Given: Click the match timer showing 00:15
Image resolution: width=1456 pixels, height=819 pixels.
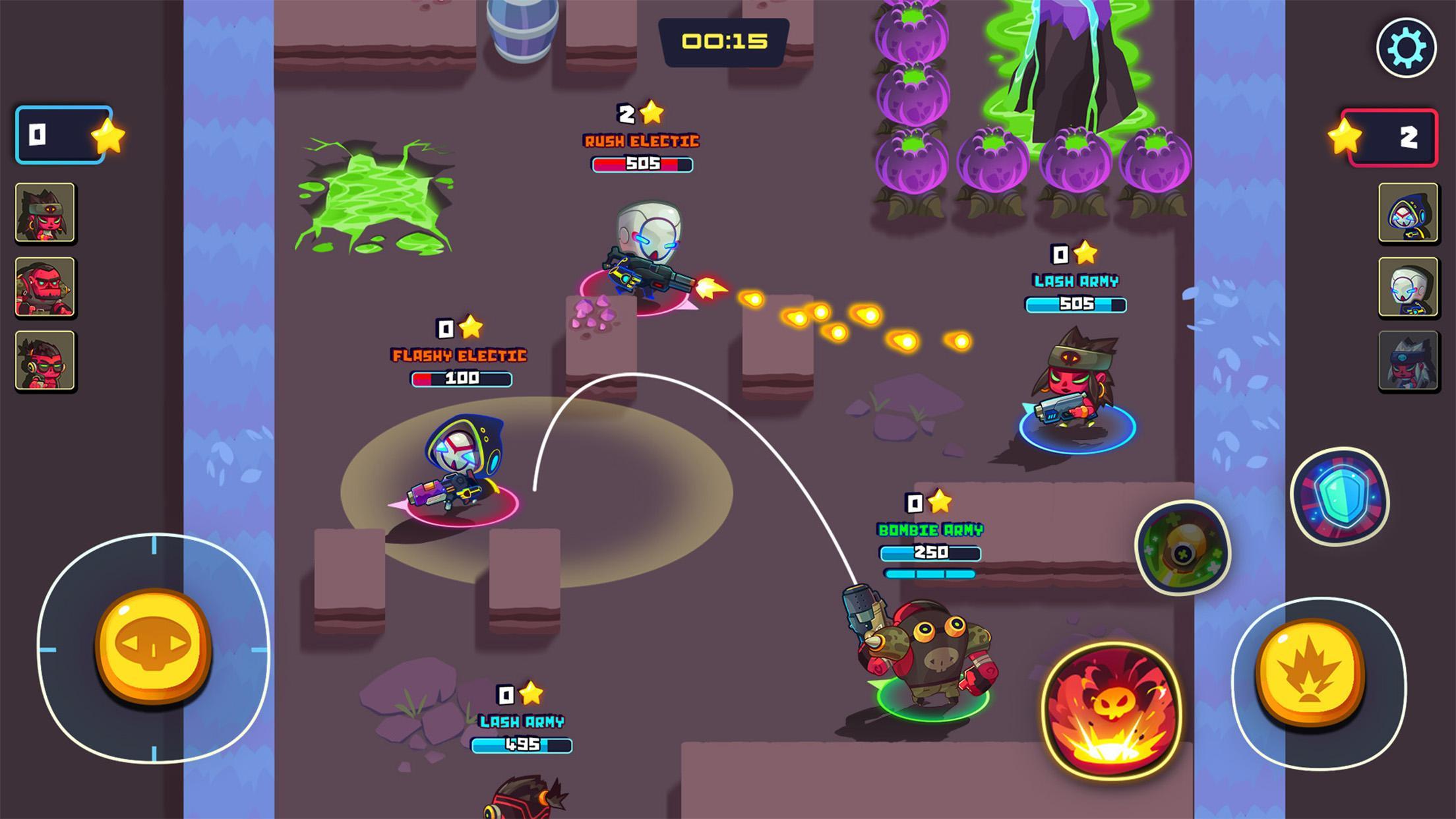Looking at the screenshot, I should point(723,41).
